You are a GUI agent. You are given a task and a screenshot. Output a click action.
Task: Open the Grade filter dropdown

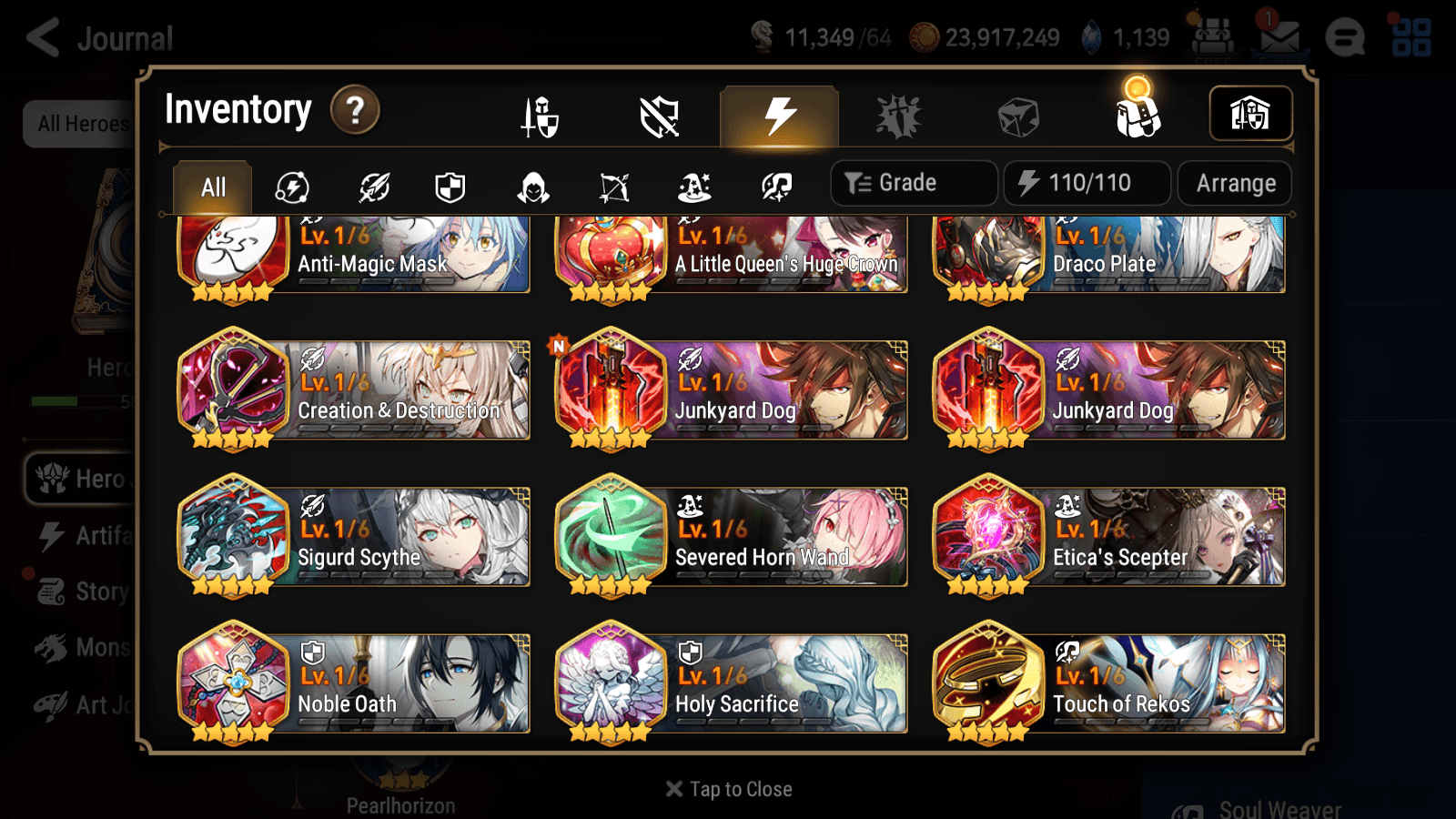click(x=913, y=182)
